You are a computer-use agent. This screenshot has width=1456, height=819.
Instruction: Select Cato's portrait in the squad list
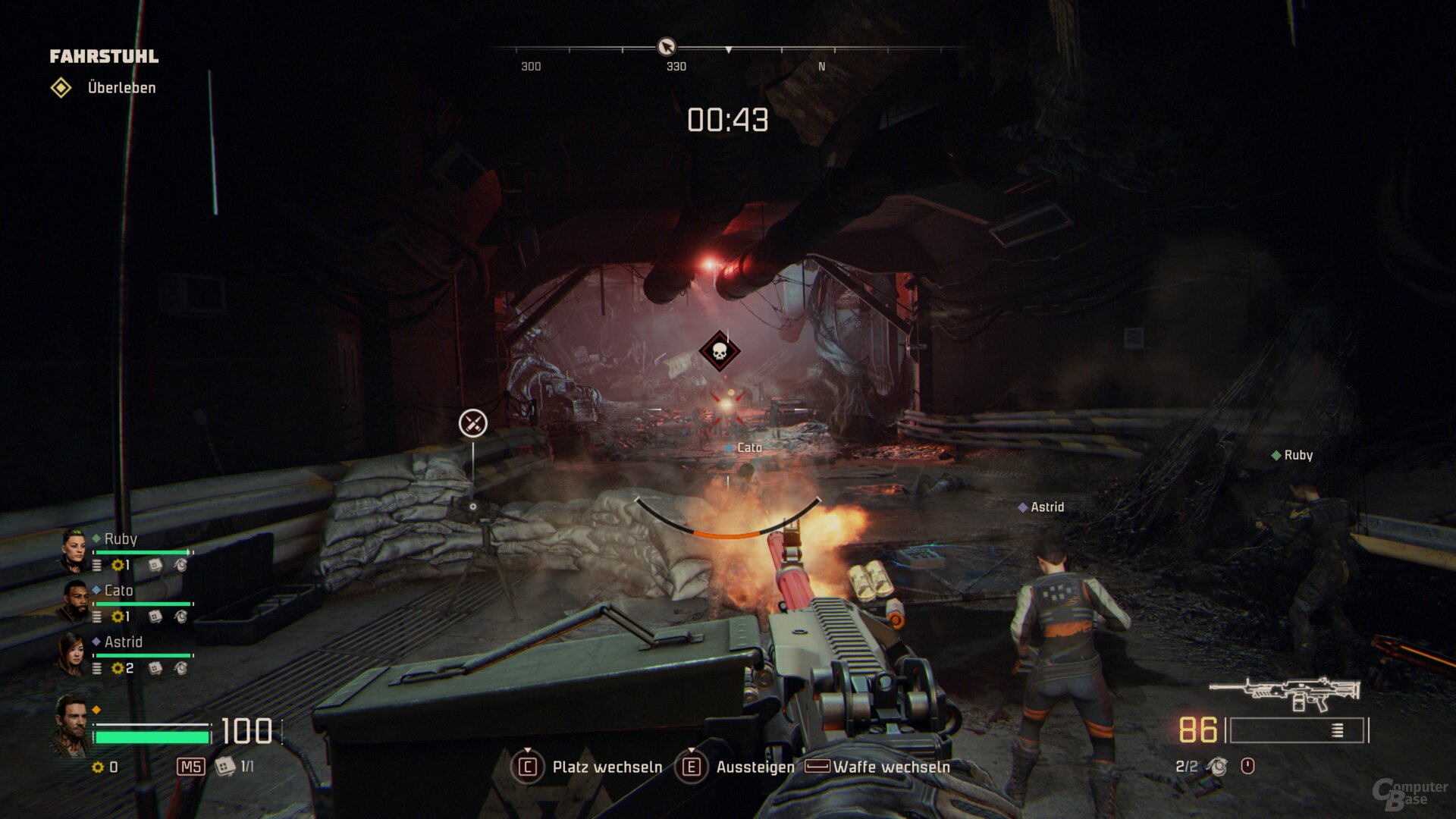point(74,602)
